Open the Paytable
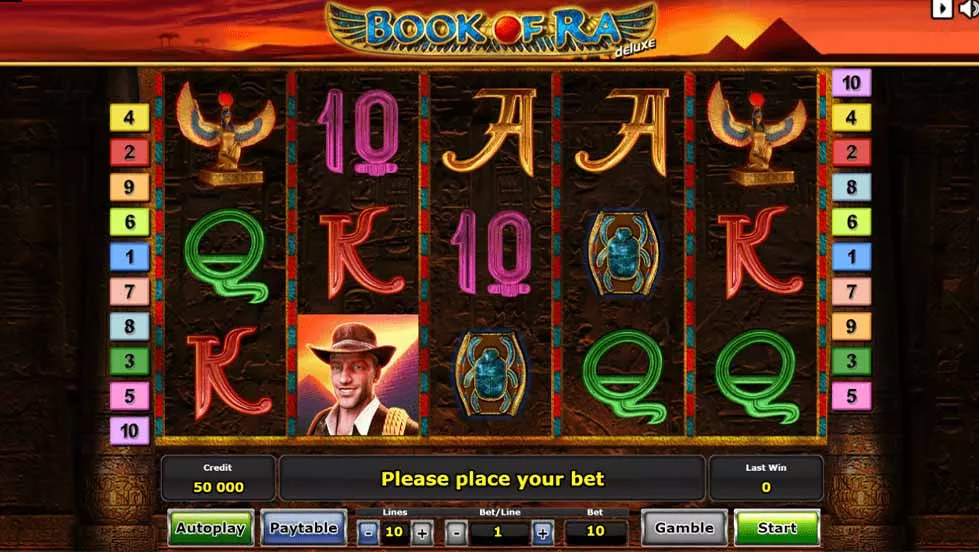This screenshot has width=979, height=552. point(304,528)
